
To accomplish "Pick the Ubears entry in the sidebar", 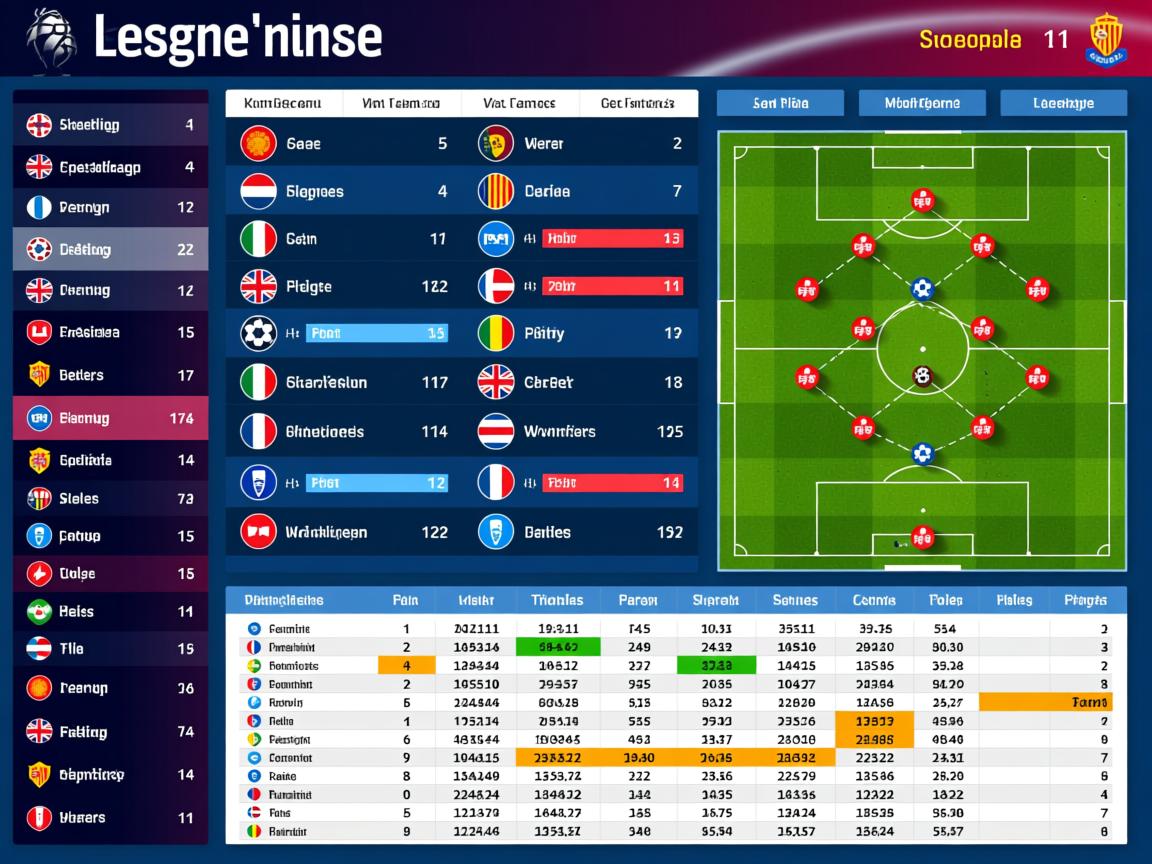I will (110, 817).
